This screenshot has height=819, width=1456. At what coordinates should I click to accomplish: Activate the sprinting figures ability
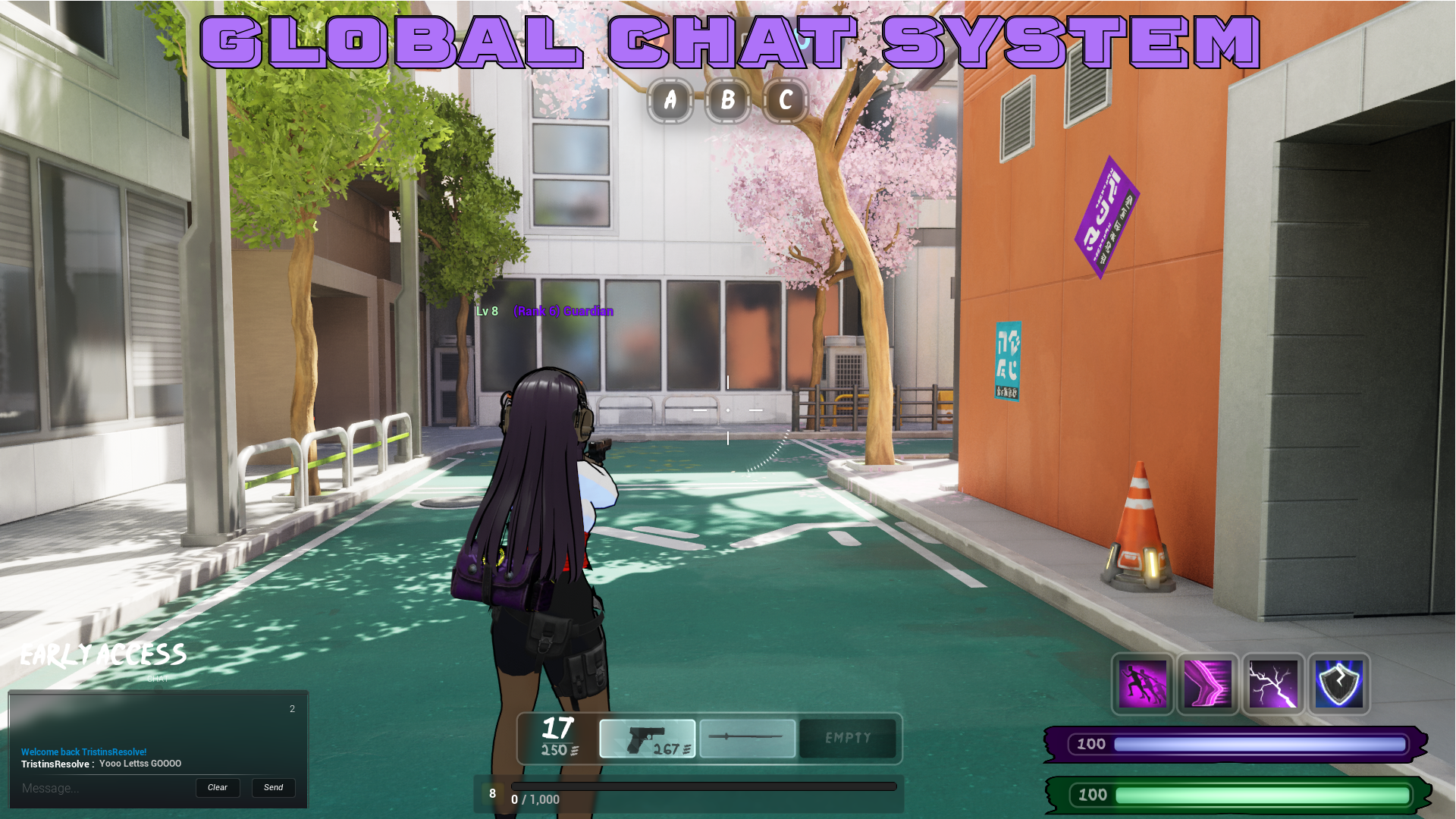coord(1142,684)
